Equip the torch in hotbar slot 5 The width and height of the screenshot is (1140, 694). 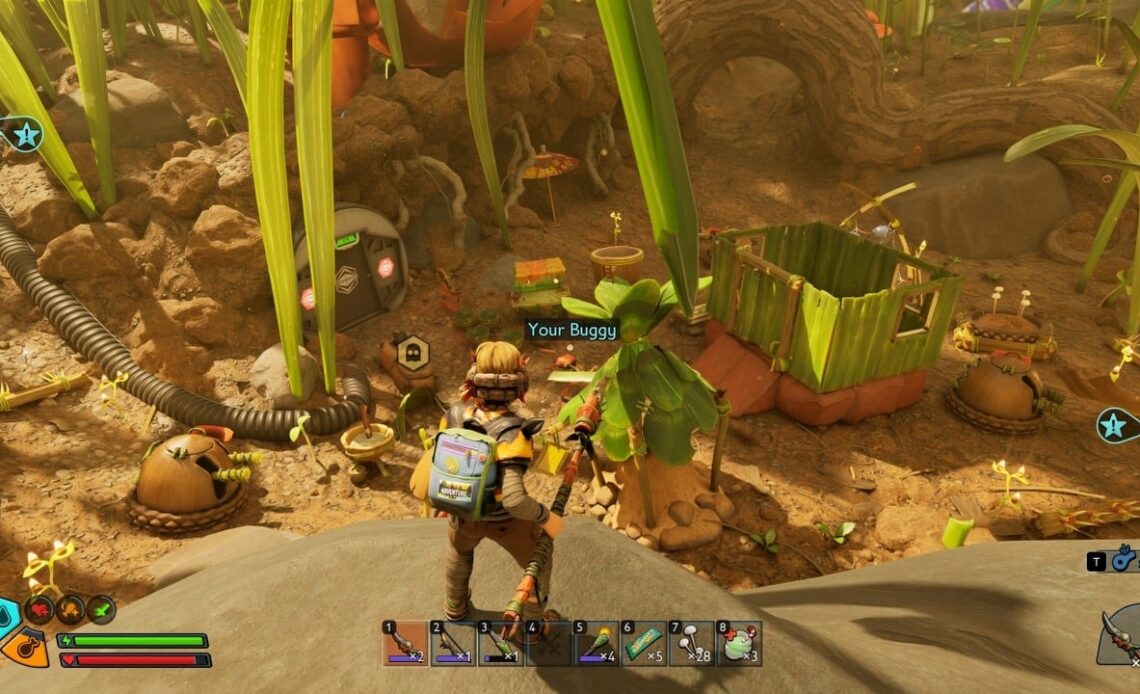(x=595, y=643)
